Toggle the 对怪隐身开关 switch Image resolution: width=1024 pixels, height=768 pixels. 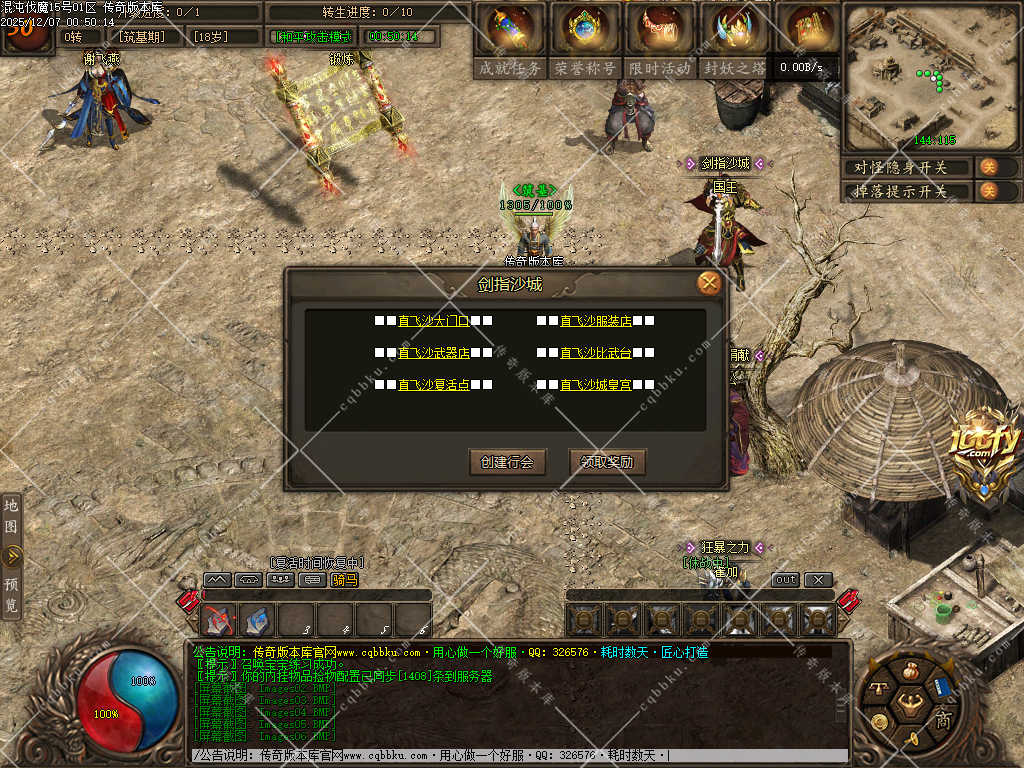(x=987, y=167)
